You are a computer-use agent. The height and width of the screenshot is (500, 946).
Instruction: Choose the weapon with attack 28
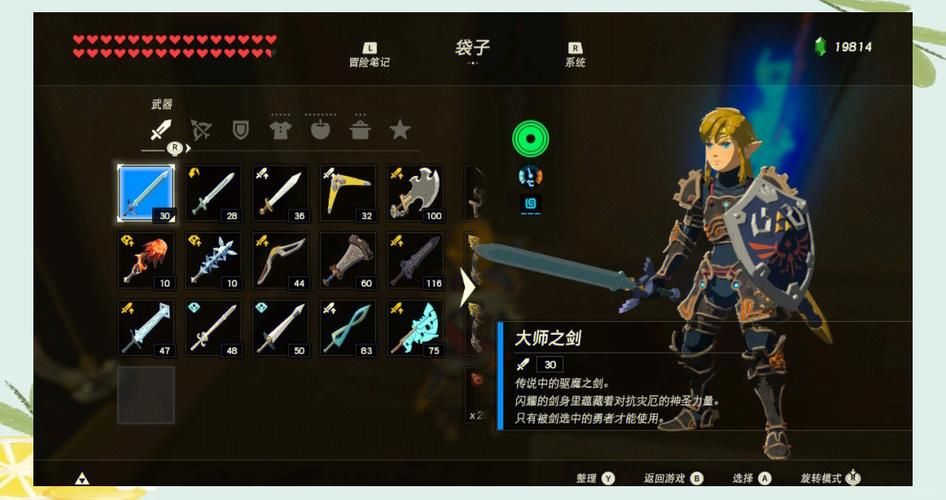(x=214, y=193)
